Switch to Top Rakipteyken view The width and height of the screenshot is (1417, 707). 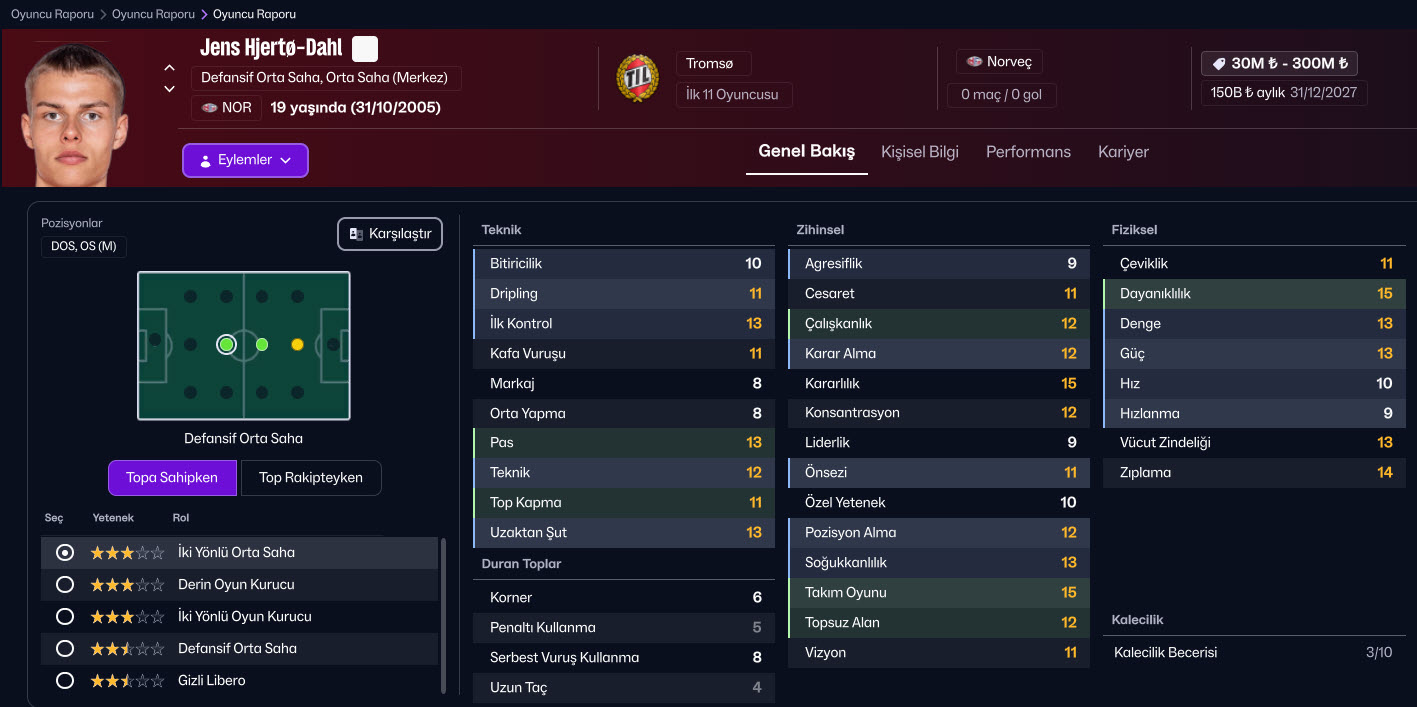(311, 477)
